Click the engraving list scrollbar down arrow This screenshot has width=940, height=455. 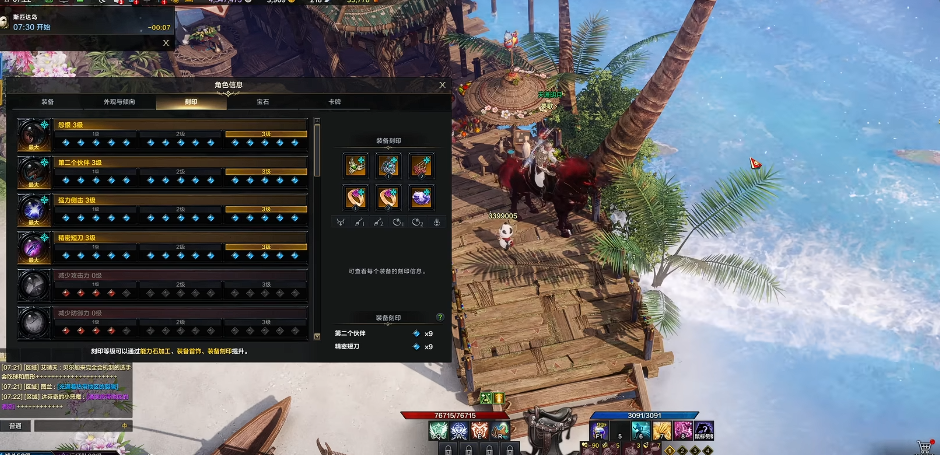click(317, 336)
